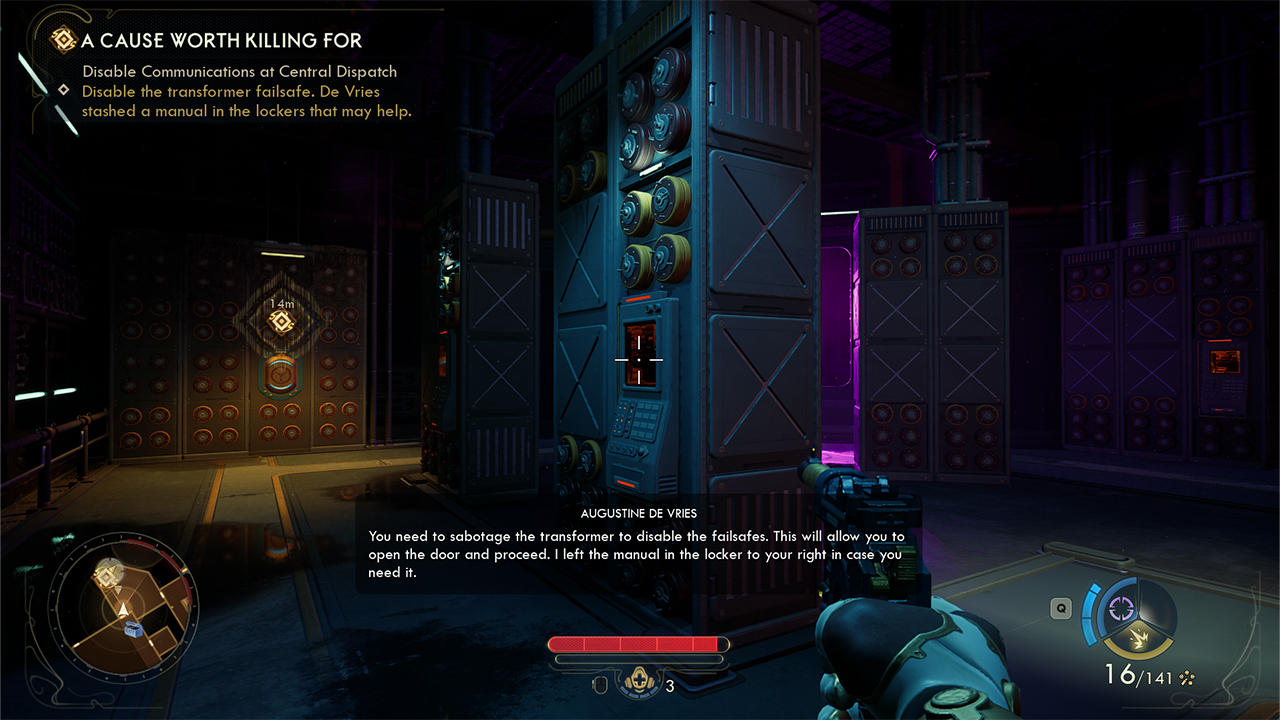The width and height of the screenshot is (1280, 720).
Task: Use the medical inhaler icon
Action: (637, 684)
